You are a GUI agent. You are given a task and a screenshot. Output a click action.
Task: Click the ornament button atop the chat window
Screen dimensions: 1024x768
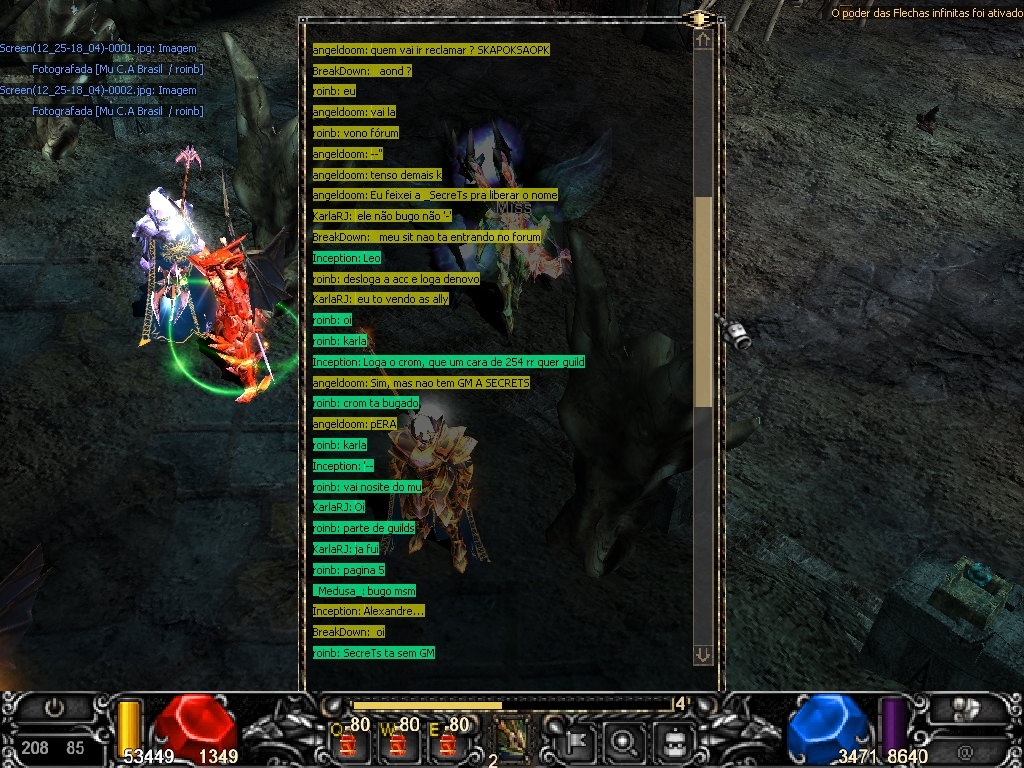[x=699, y=19]
